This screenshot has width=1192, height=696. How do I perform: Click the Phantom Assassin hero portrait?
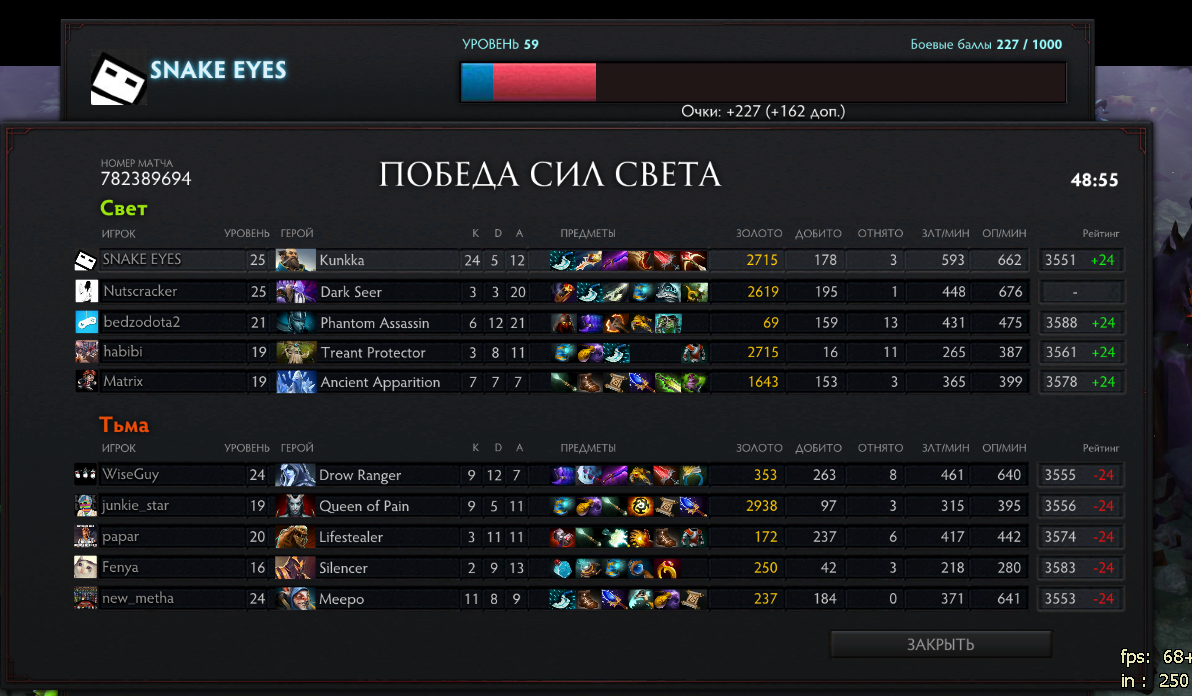[x=295, y=322]
